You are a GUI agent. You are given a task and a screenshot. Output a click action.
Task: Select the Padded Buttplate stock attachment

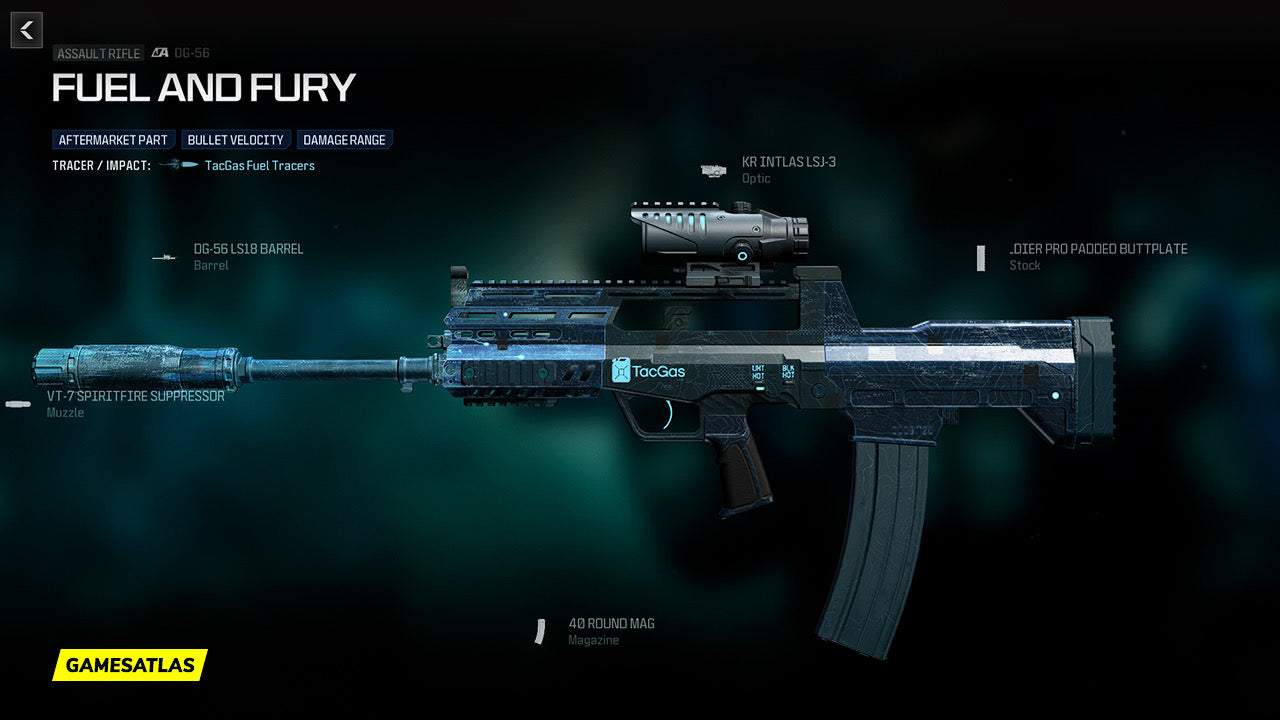pyautogui.click(x=1097, y=249)
